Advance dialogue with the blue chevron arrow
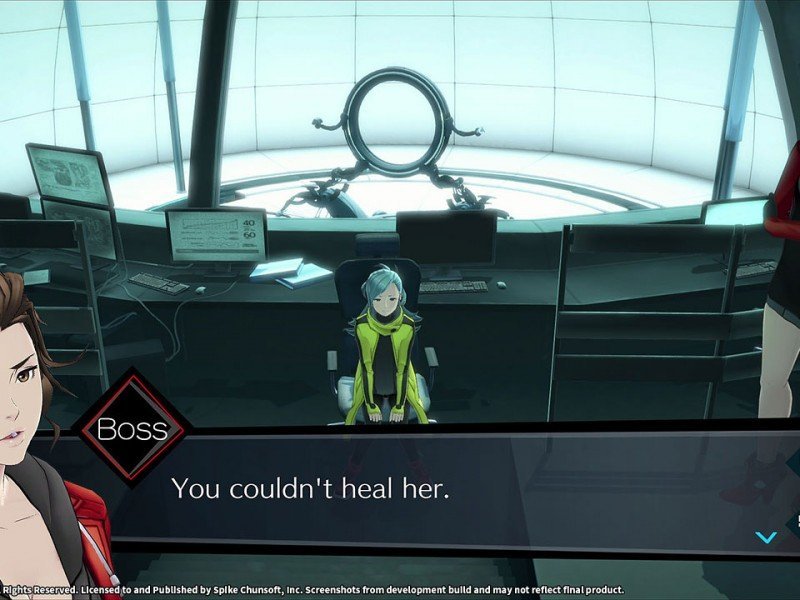This screenshot has height=600, width=800. pos(766,537)
